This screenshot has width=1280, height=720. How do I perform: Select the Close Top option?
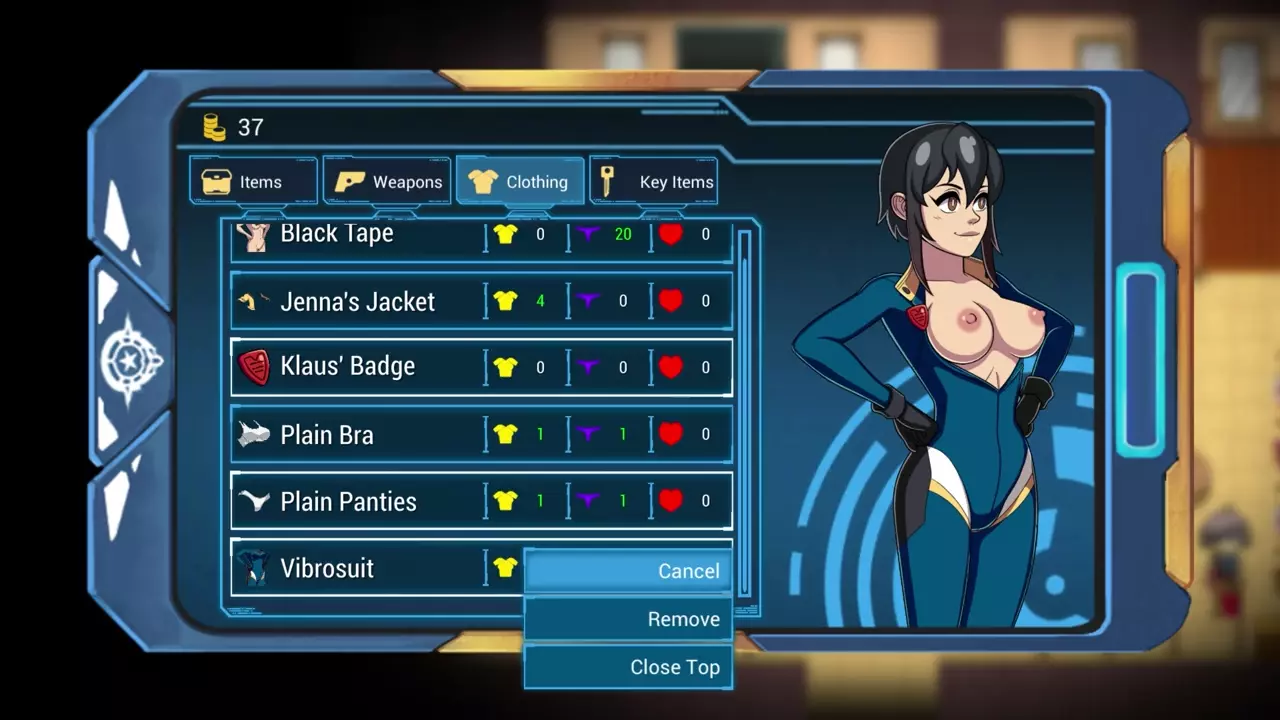[x=628, y=667]
